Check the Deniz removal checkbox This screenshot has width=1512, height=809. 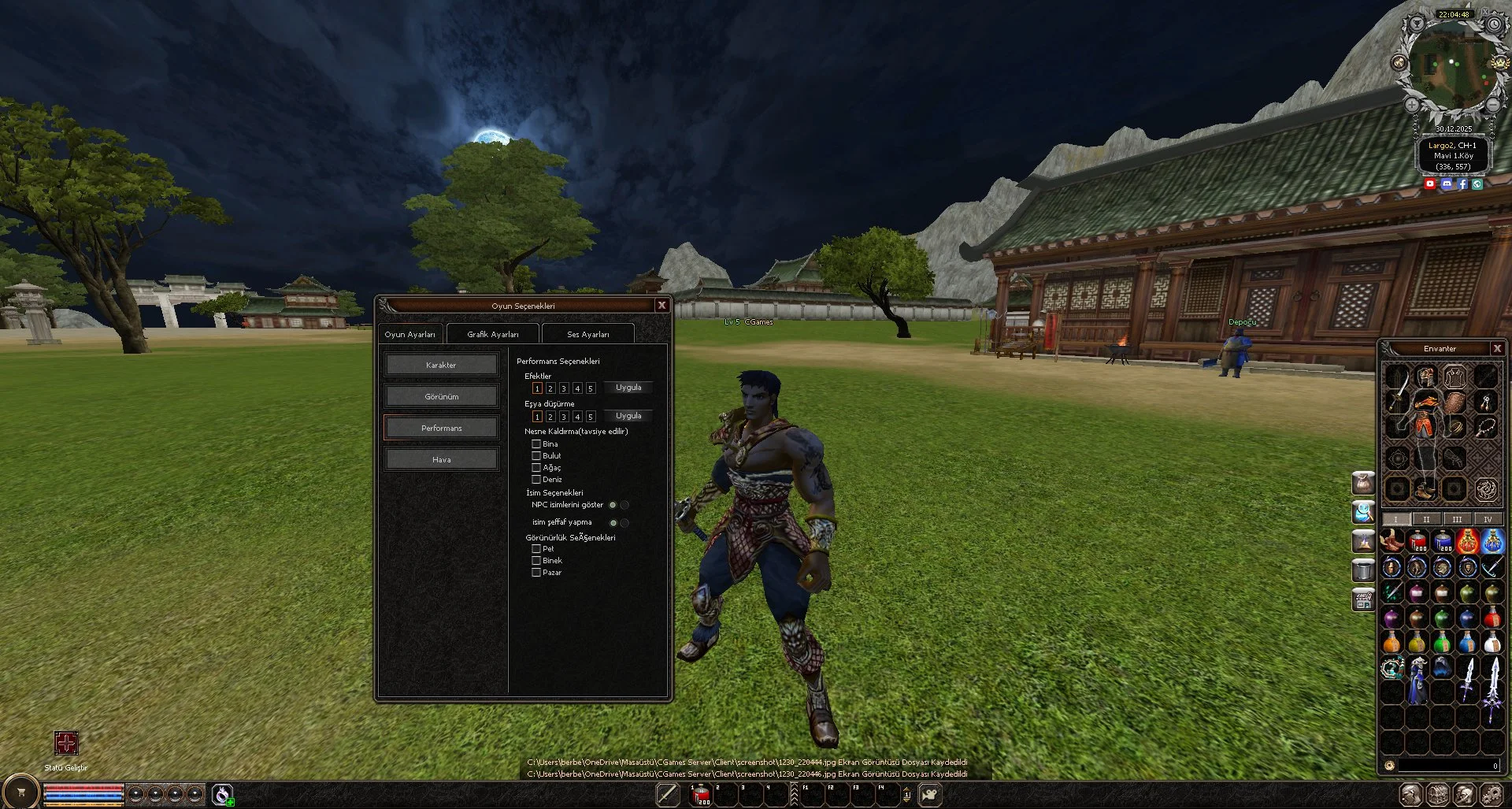click(536, 480)
